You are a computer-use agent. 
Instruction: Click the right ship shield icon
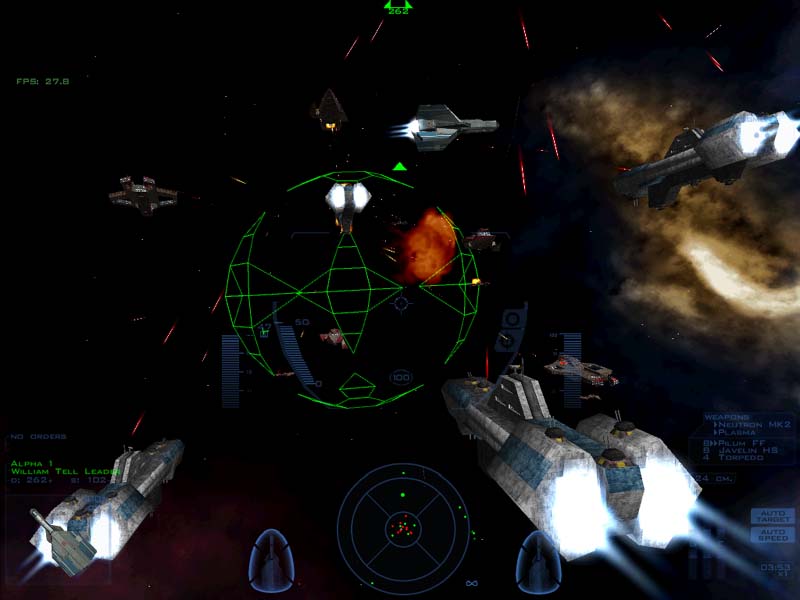click(x=537, y=561)
